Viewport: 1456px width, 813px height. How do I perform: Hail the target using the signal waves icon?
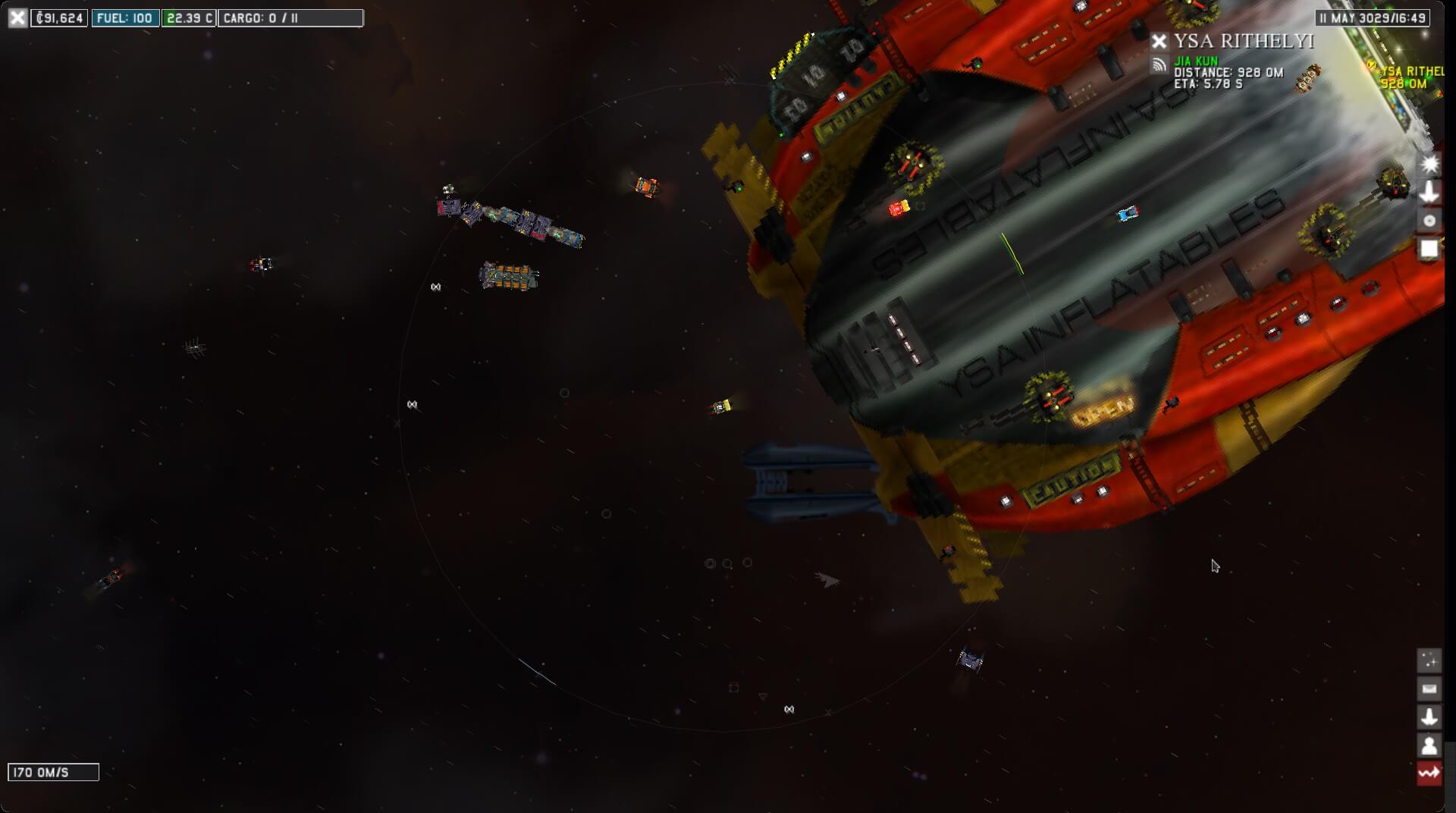tap(1159, 64)
